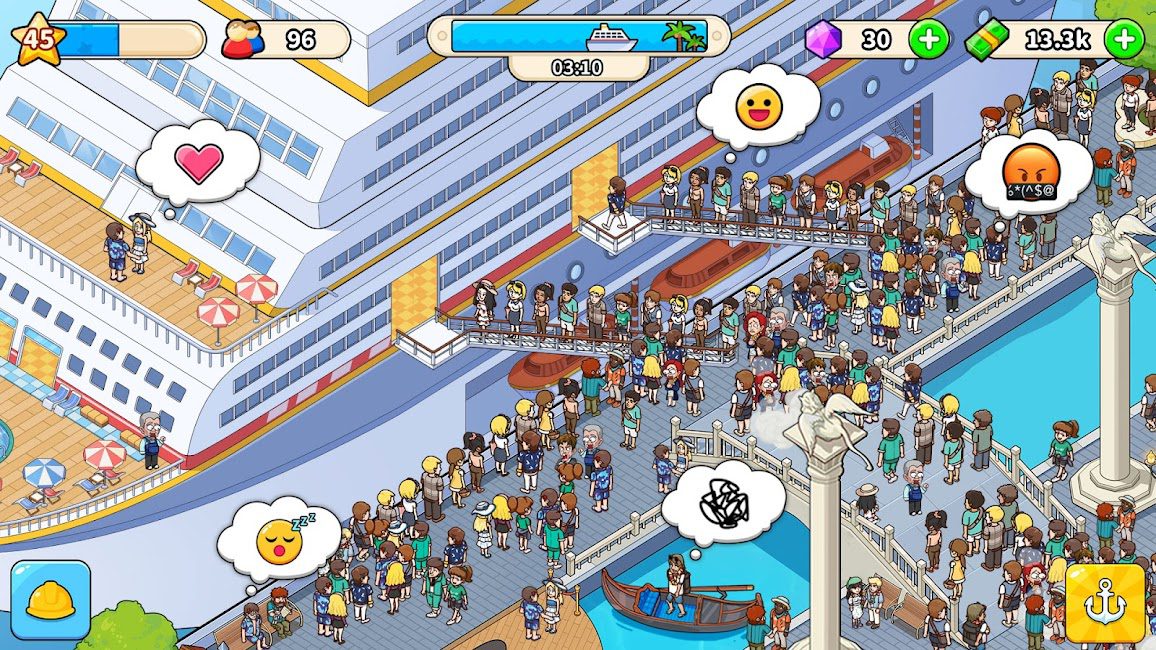Open the yellow hard hat build menu

(x=50, y=600)
